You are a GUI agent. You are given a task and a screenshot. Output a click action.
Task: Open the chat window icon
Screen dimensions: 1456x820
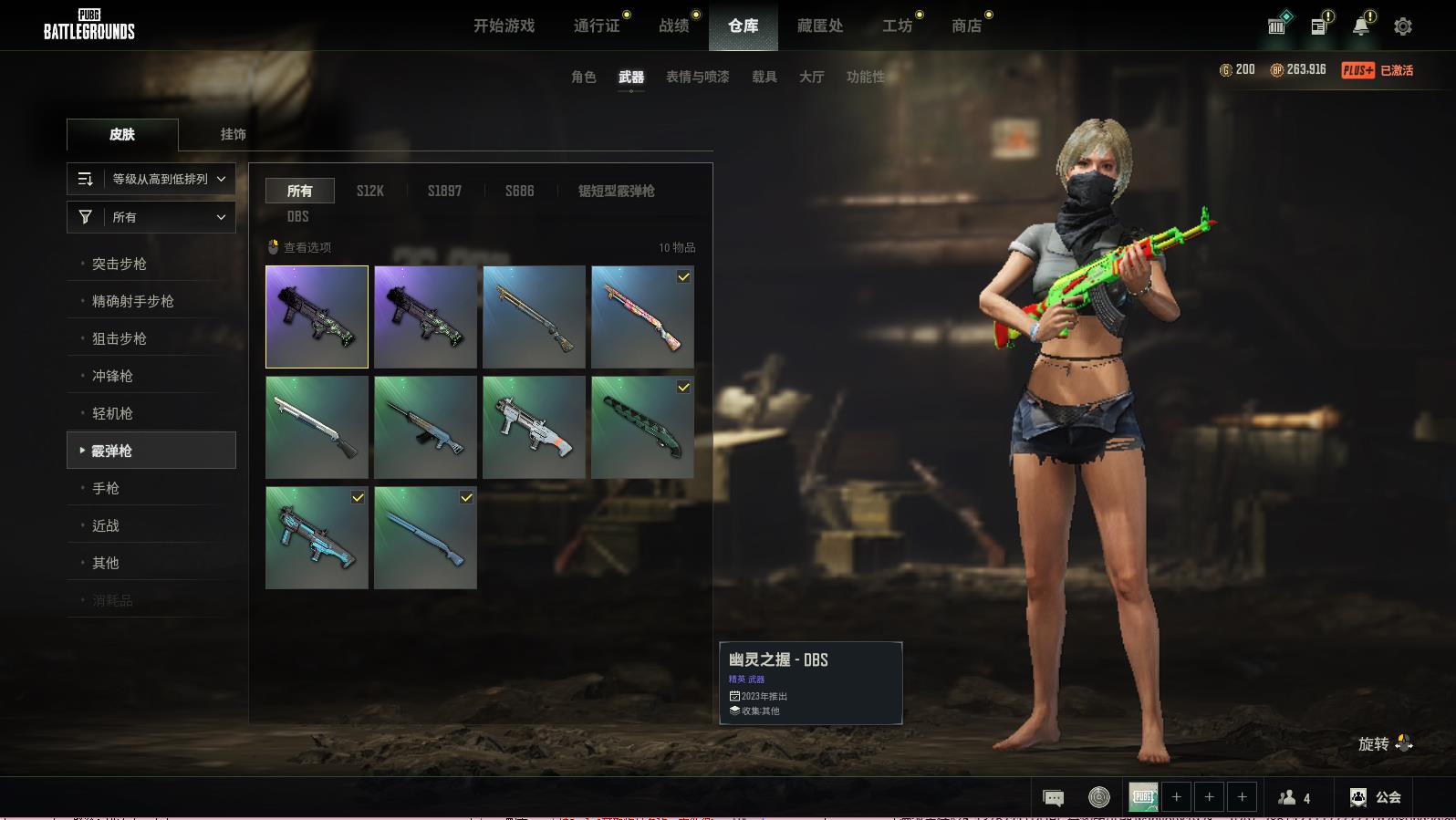pyautogui.click(x=1053, y=798)
